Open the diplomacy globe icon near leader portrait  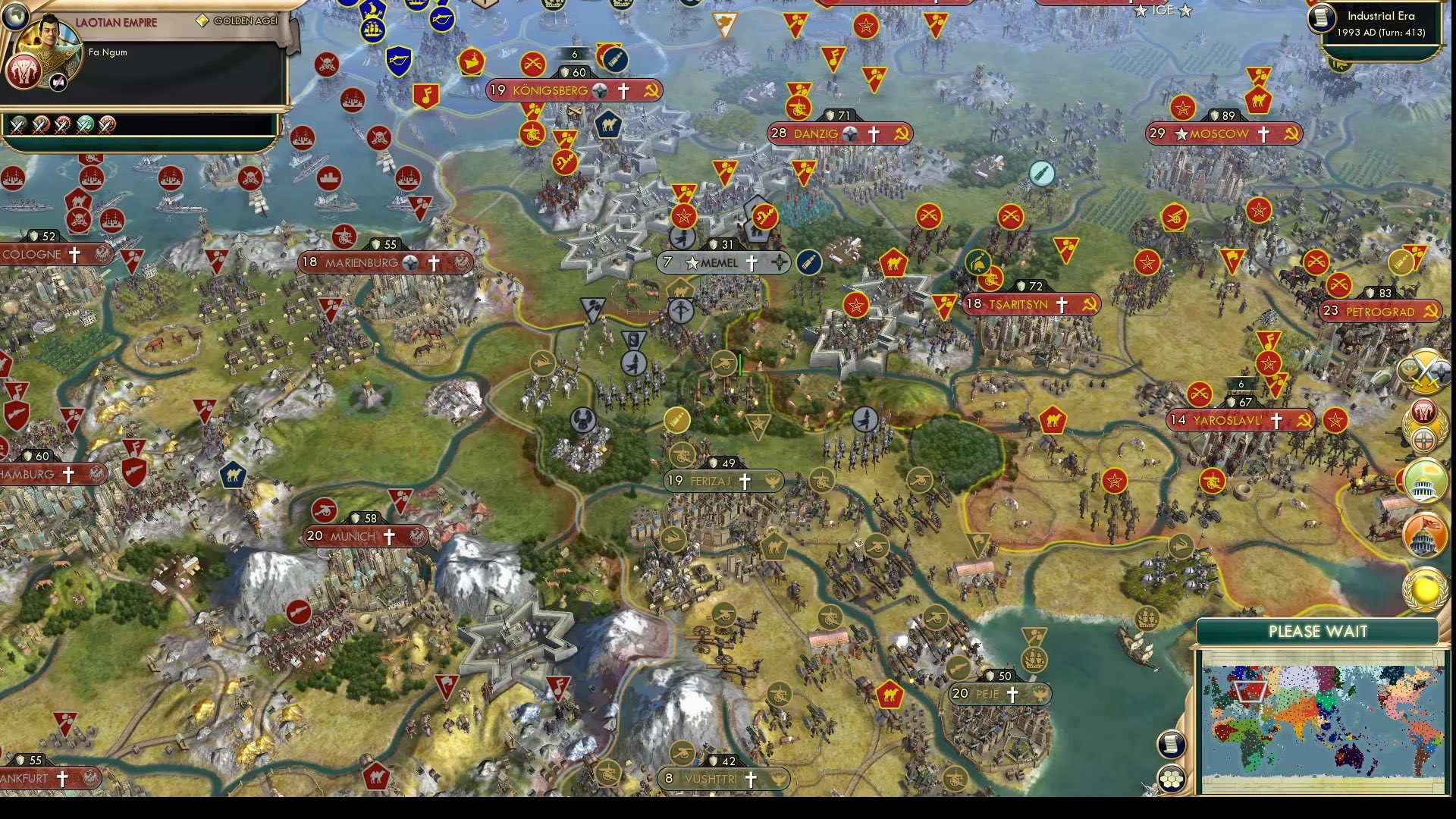coord(14,17)
